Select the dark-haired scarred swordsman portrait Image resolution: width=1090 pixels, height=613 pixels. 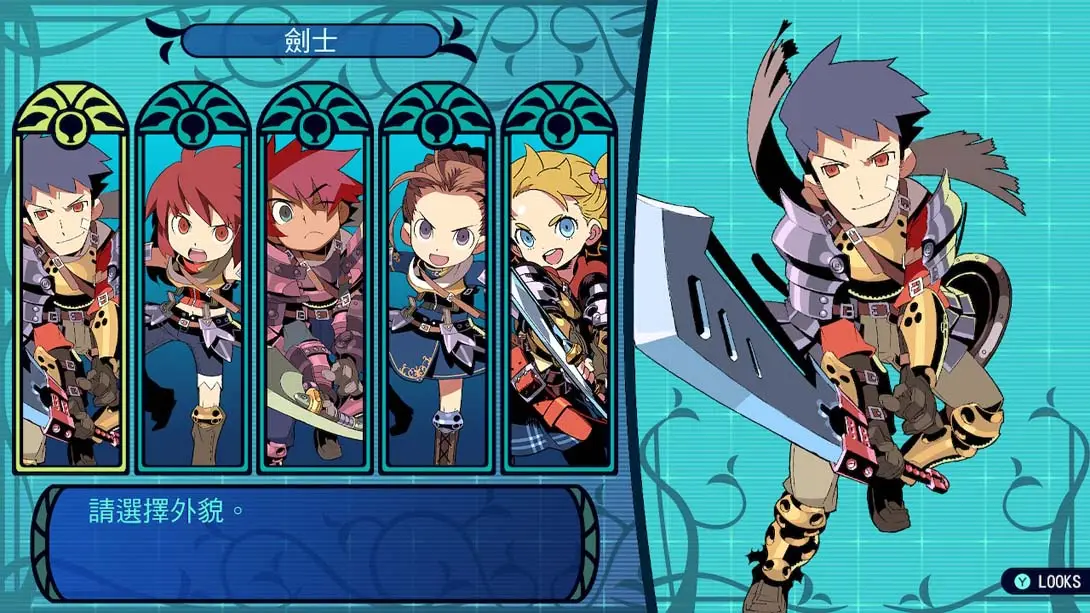[x=70, y=290]
